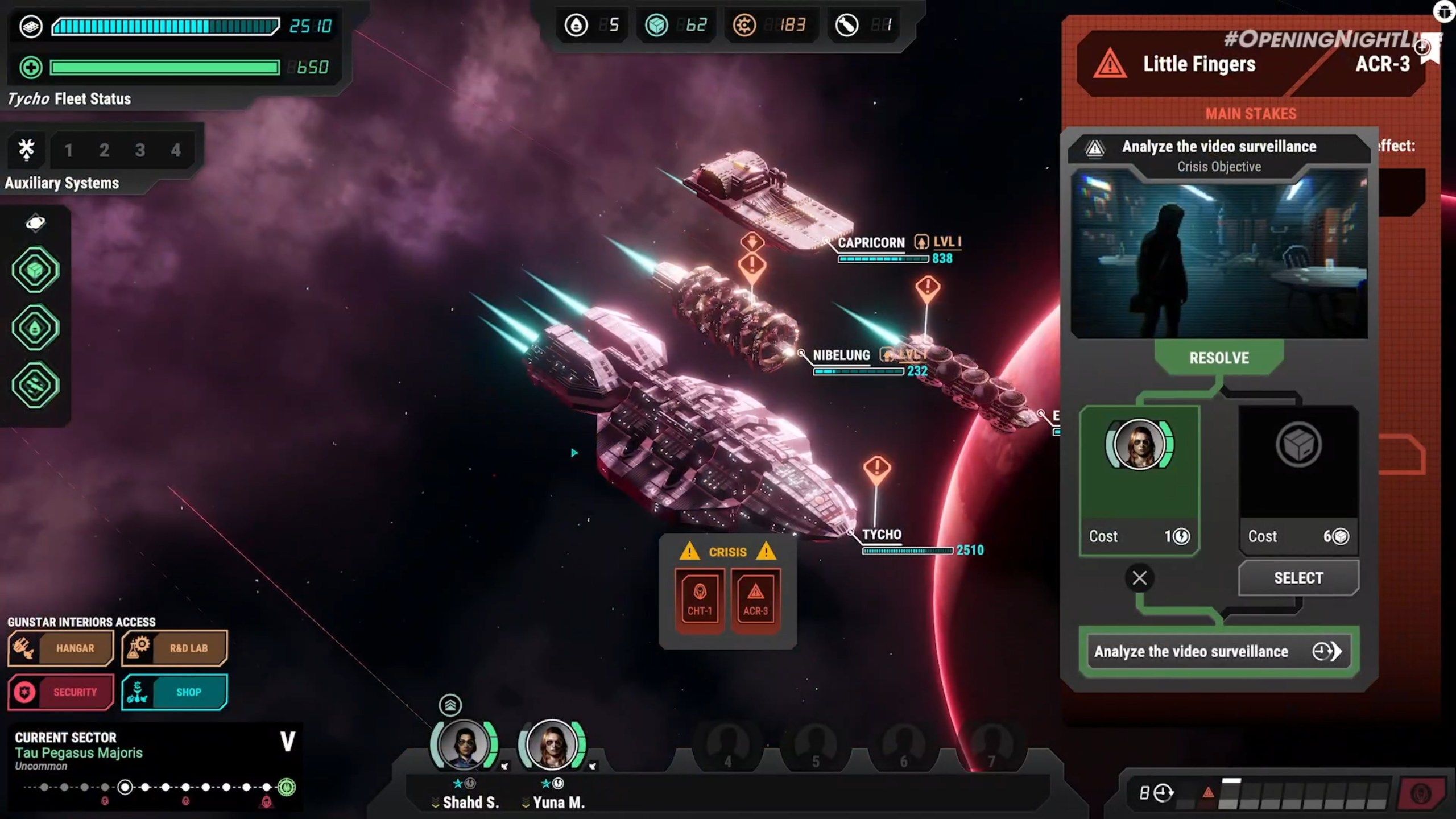
Task: Enter the R&D Lab
Action: pyautogui.click(x=175, y=648)
